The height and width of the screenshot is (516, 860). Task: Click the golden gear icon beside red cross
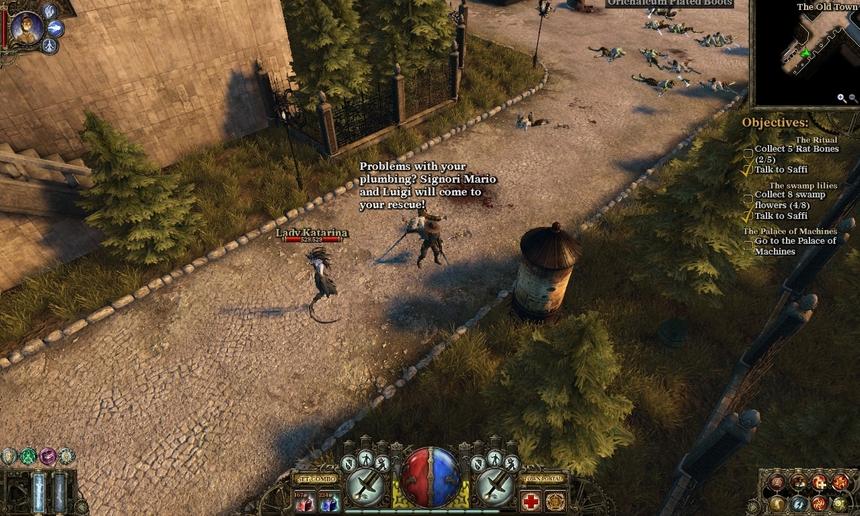pyautogui.click(x=556, y=501)
